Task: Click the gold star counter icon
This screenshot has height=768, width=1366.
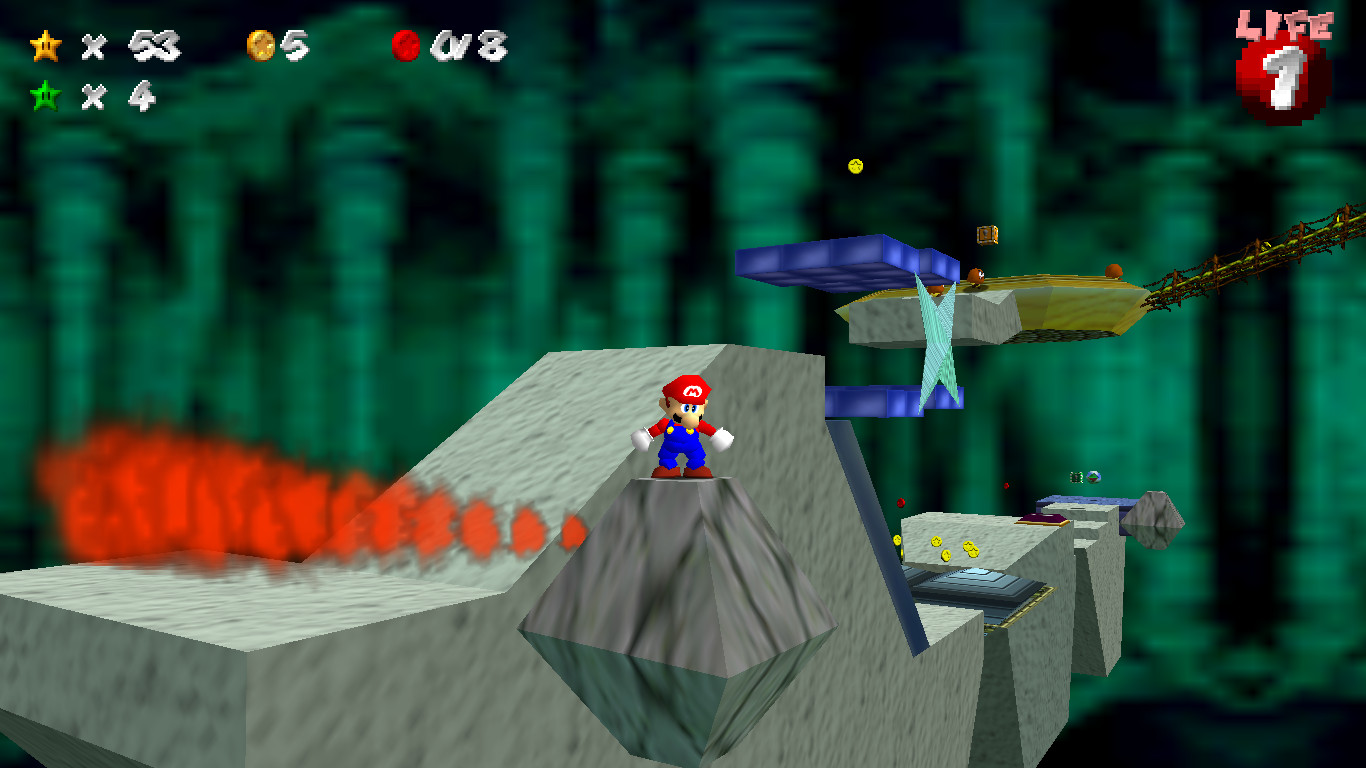Action: 44,45
